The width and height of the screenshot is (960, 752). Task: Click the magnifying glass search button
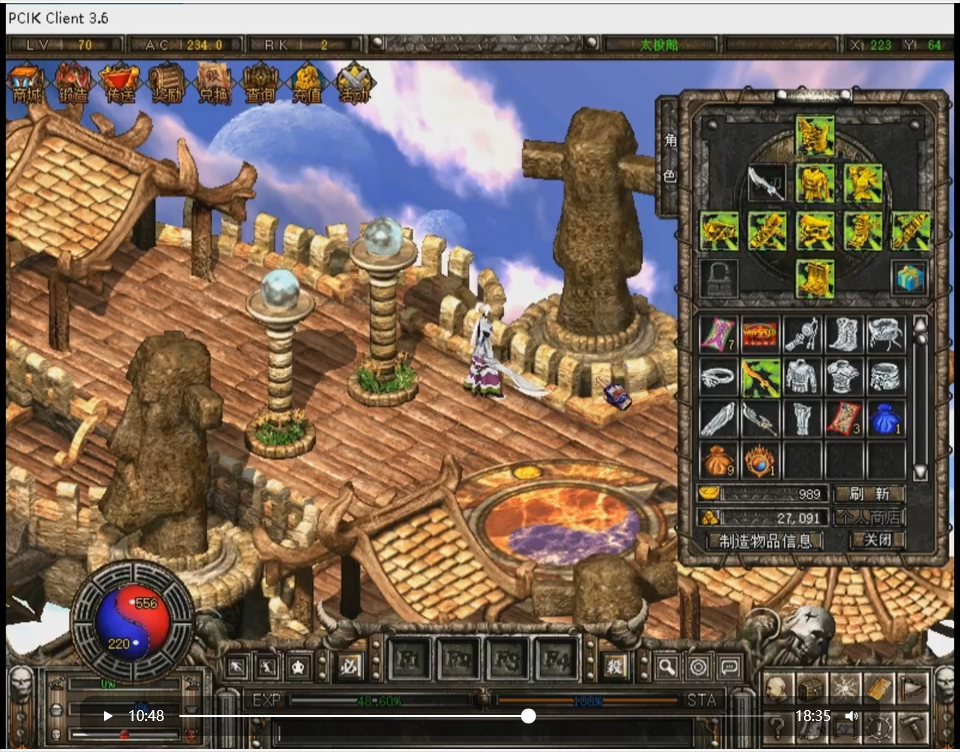coord(666,667)
